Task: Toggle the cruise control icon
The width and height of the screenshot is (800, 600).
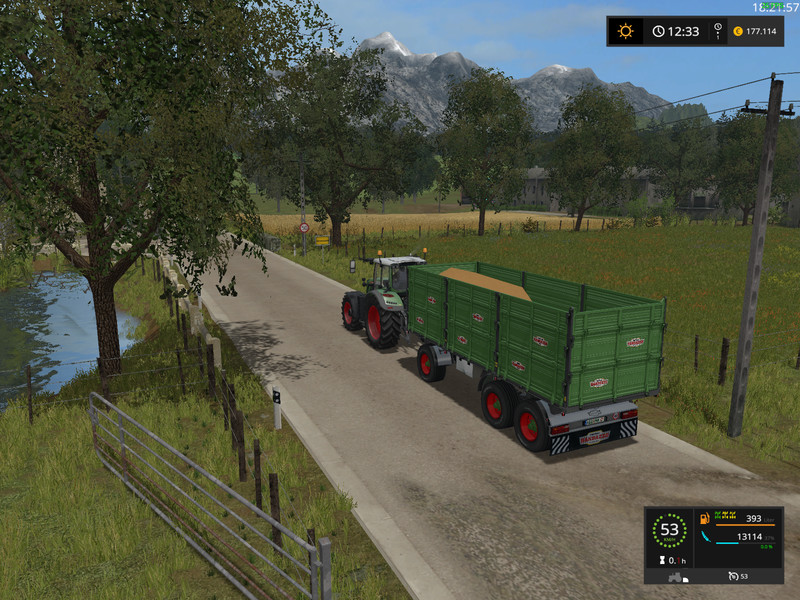Action: click(733, 576)
